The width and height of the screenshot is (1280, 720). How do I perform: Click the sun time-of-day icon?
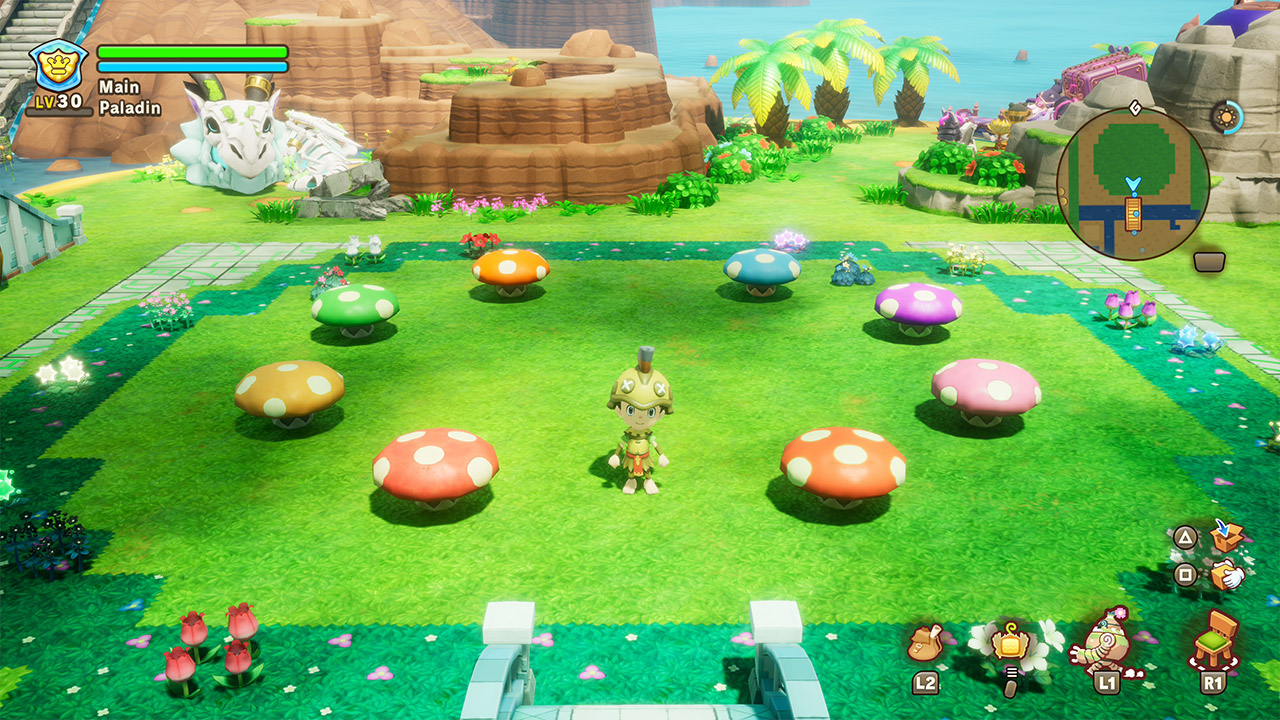pyautogui.click(x=1225, y=117)
